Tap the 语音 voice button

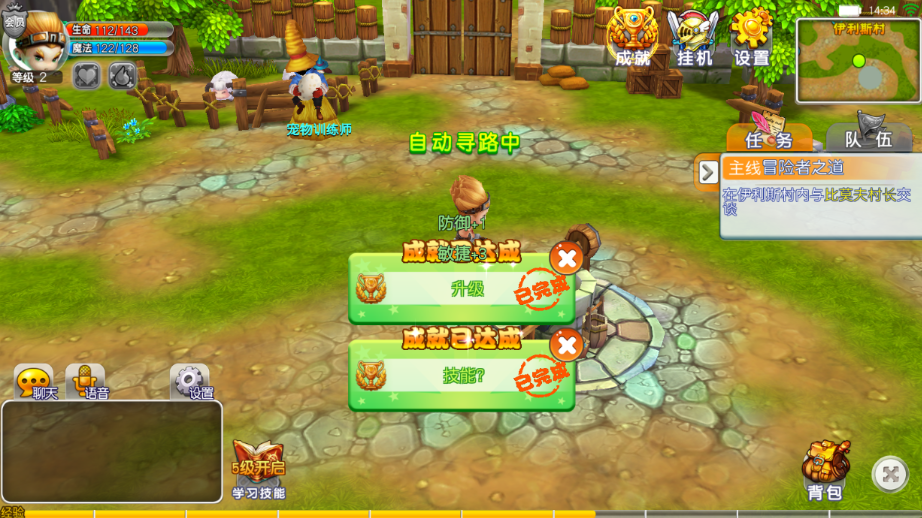(88, 381)
